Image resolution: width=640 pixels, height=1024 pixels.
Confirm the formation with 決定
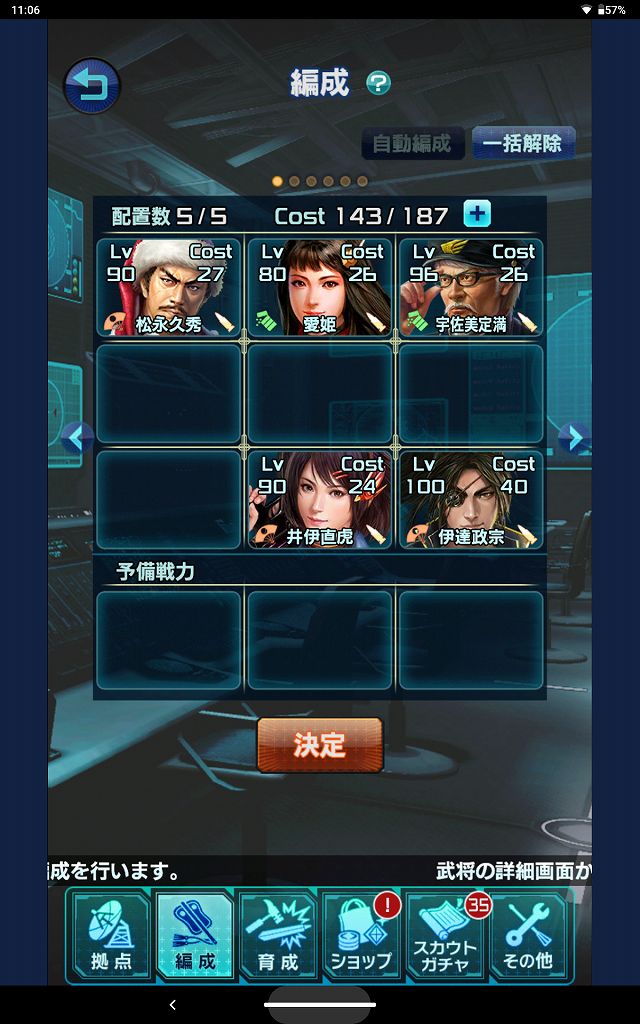[x=320, y=745]
